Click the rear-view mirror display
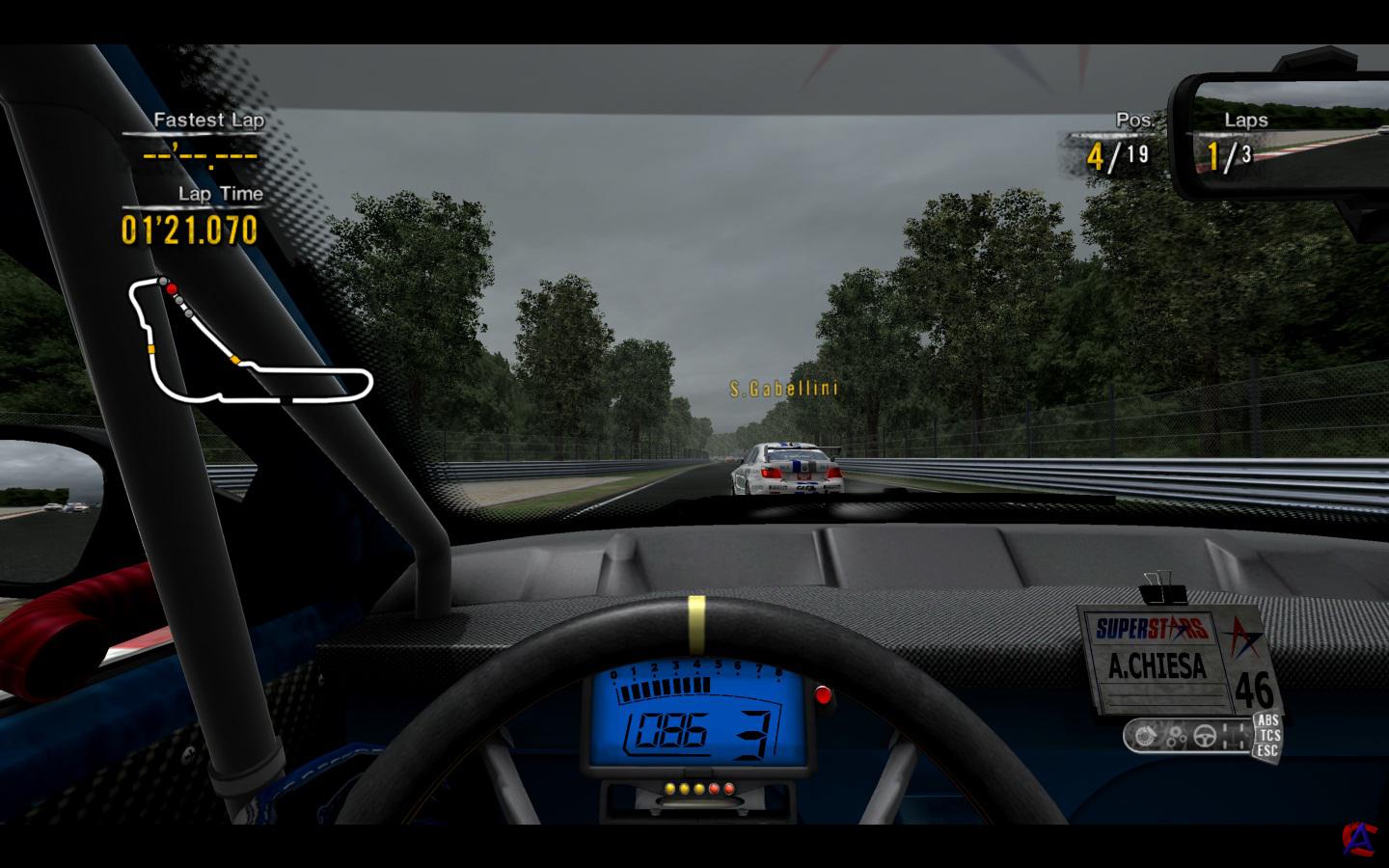This screenshot has height=868, width=1389. [1283, 135]
